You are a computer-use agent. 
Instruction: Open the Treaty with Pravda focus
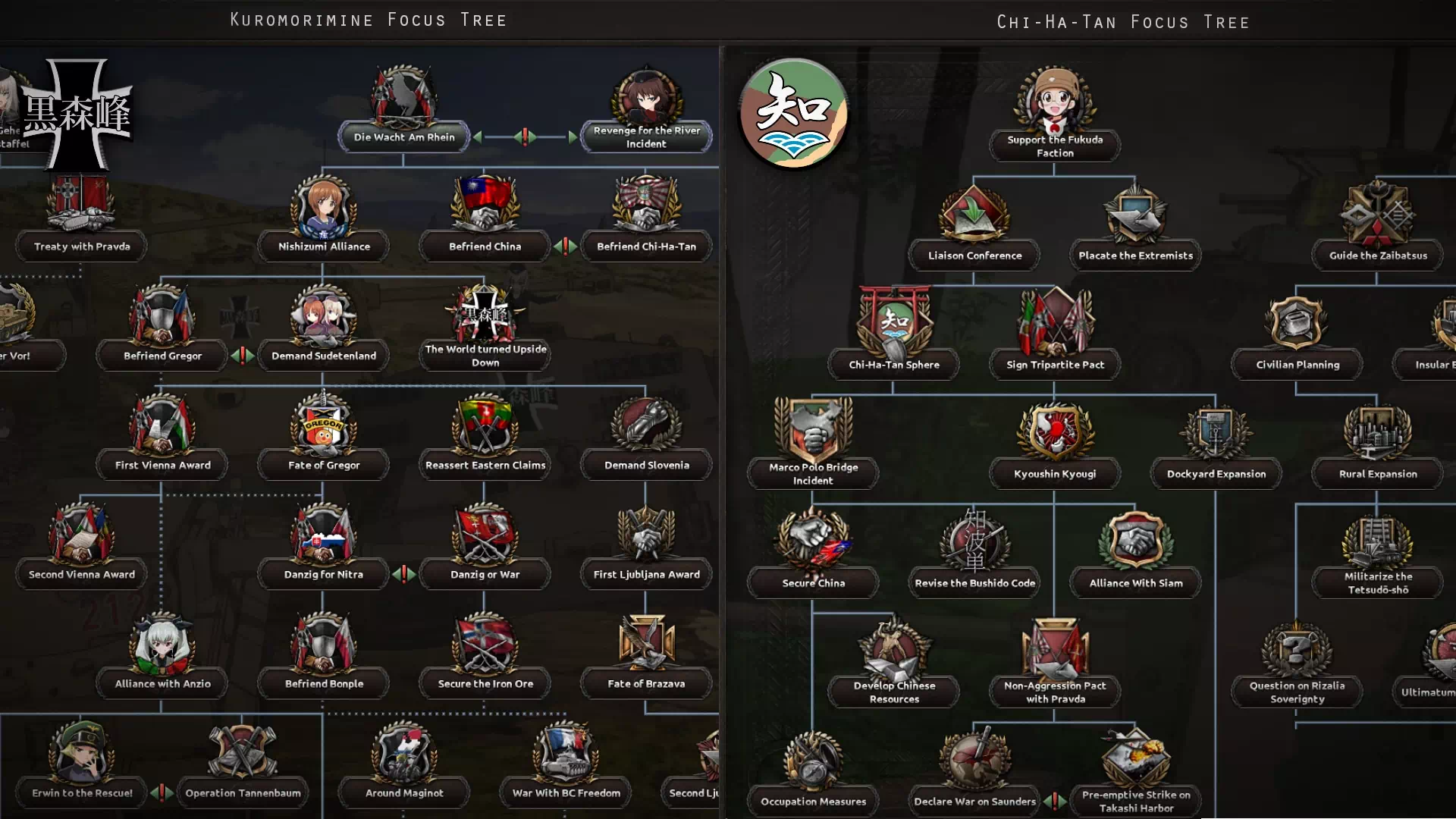(x=82, y=246)
